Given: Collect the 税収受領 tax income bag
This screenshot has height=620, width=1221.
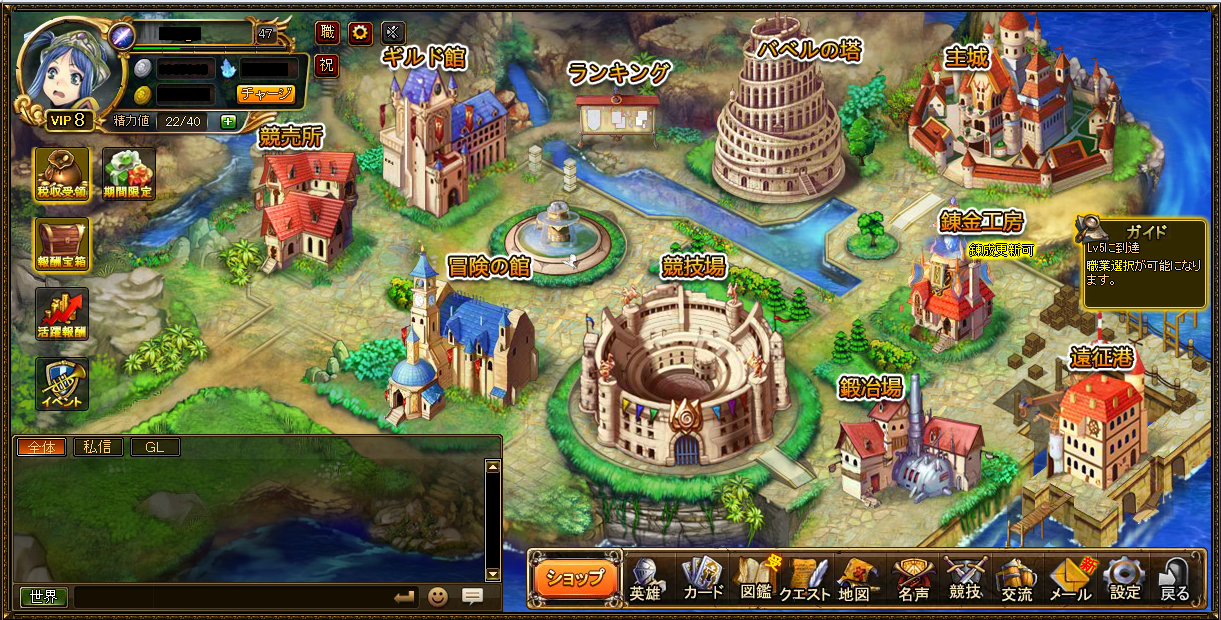Looking at the screenshot, I should [x=62, y=174].
